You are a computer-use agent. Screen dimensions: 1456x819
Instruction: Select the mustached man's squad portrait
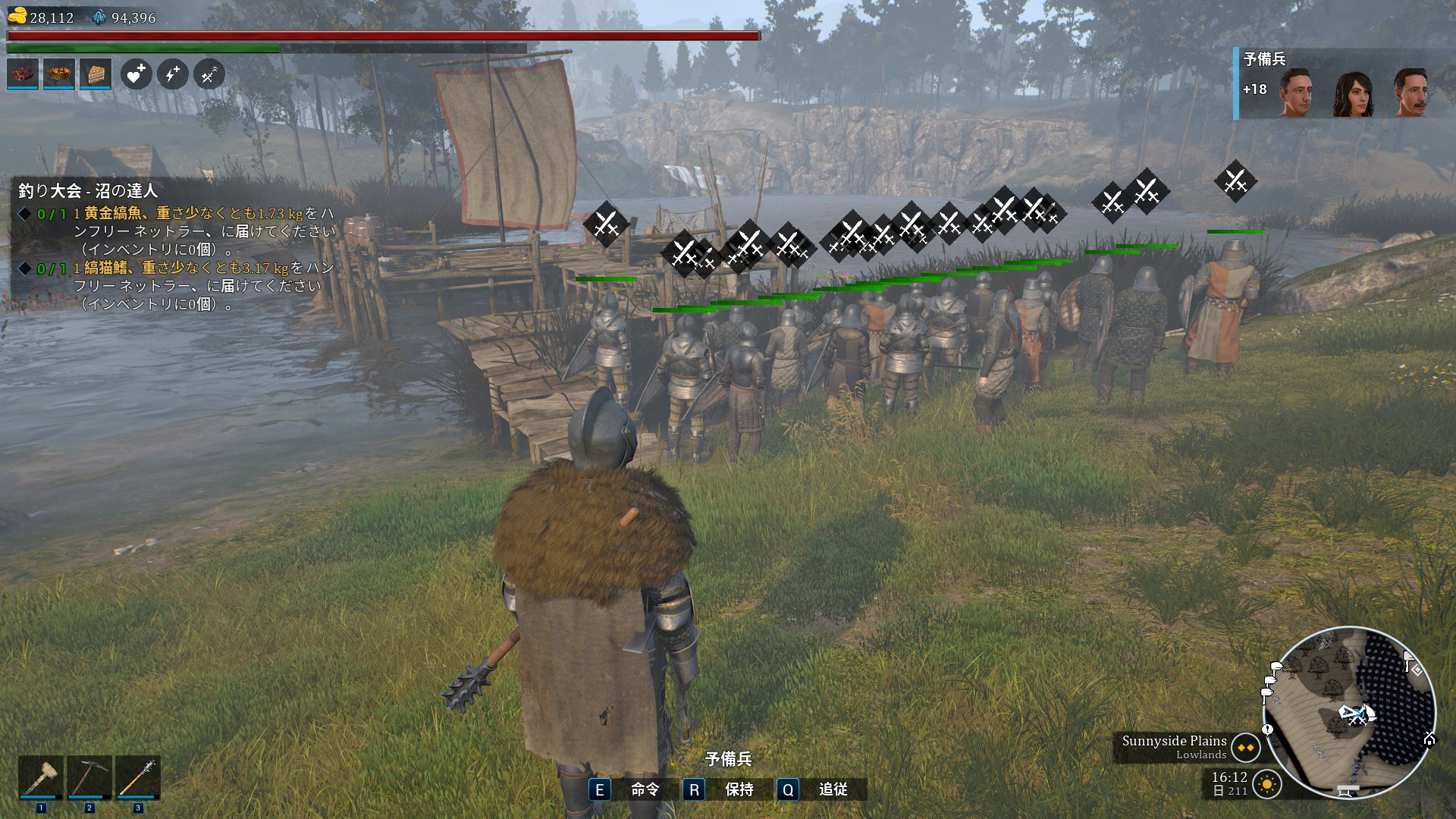[x=1411, y=93]
